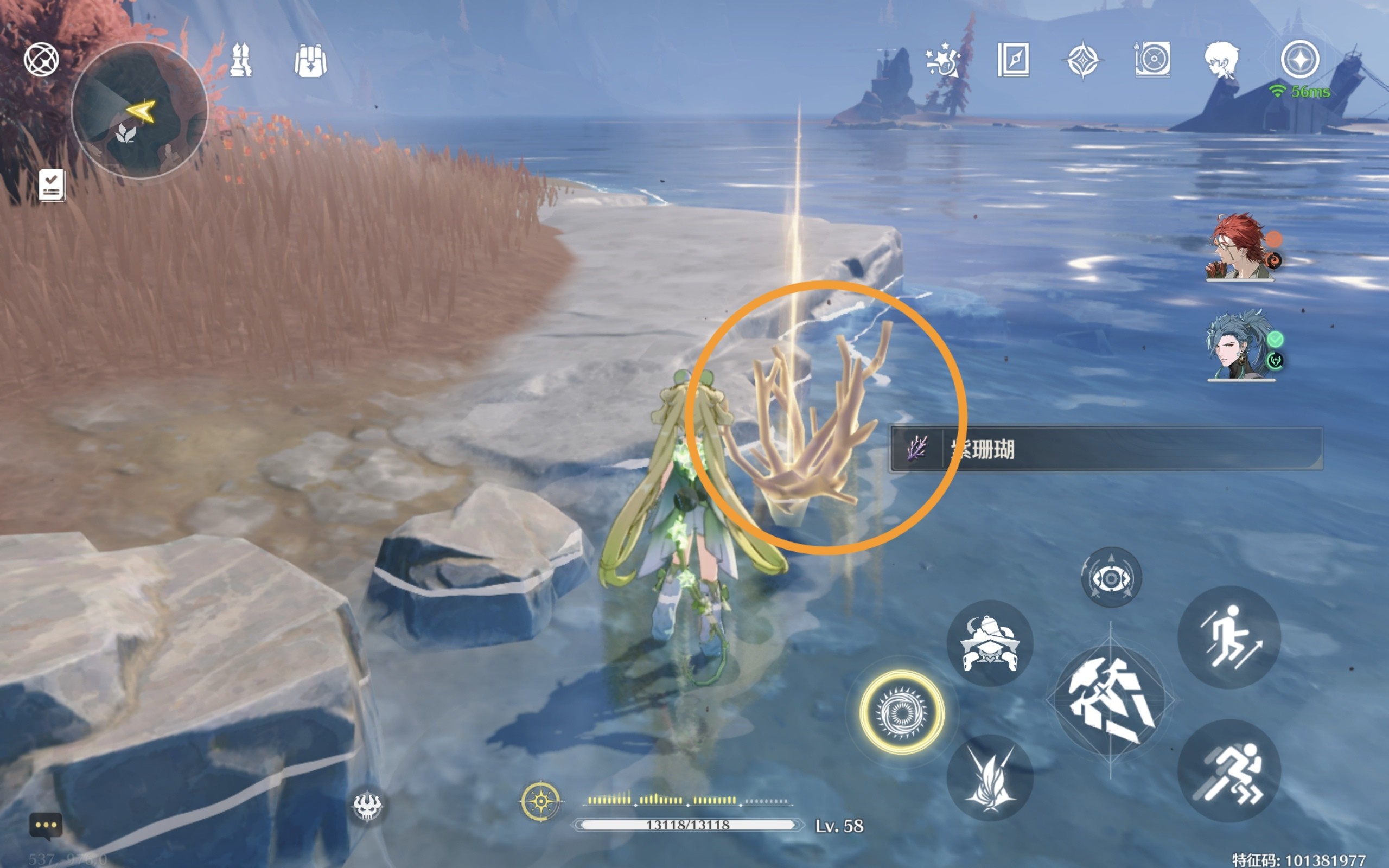Screen dimensions: 1389x868
Task: Activate the eye-shaped lock-on button
Action: pyautogui.click(x=1111, y=578)
